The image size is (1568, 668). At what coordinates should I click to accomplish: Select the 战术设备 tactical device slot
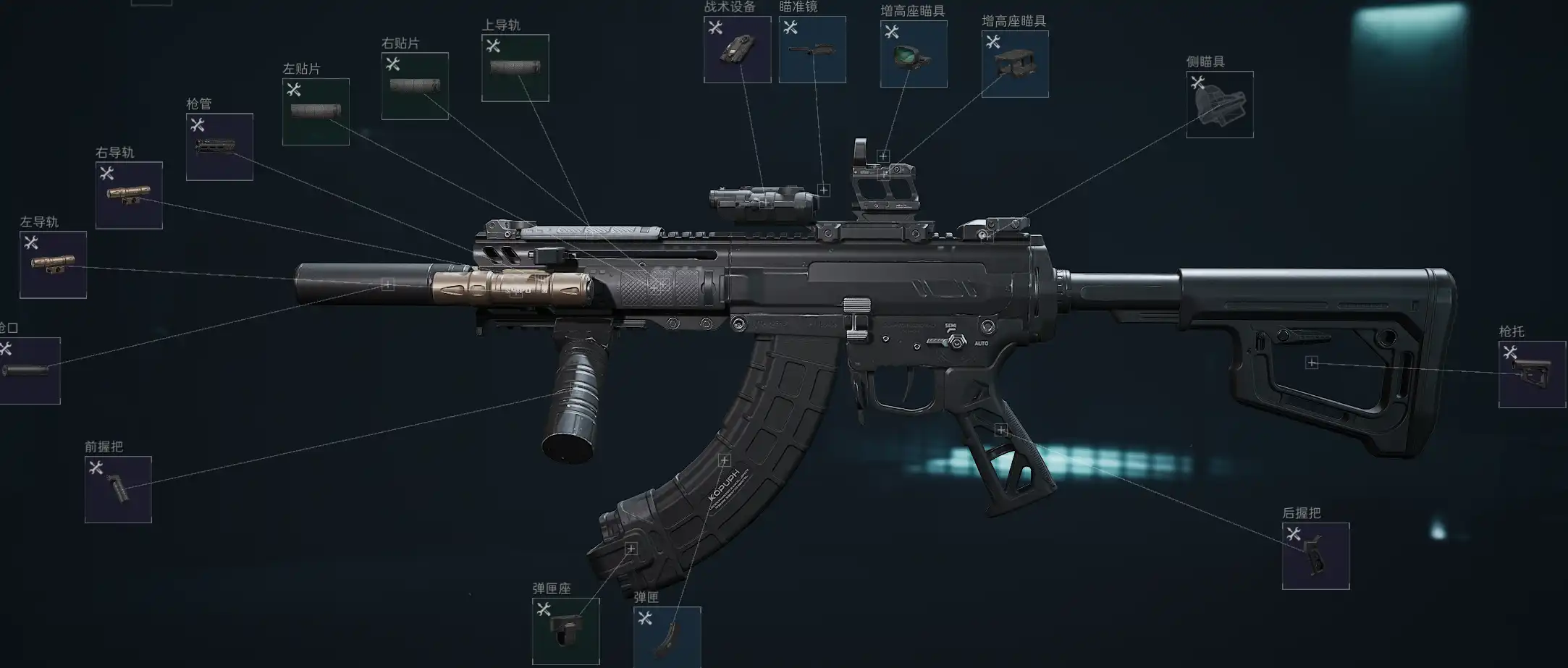tap(737, 49)
